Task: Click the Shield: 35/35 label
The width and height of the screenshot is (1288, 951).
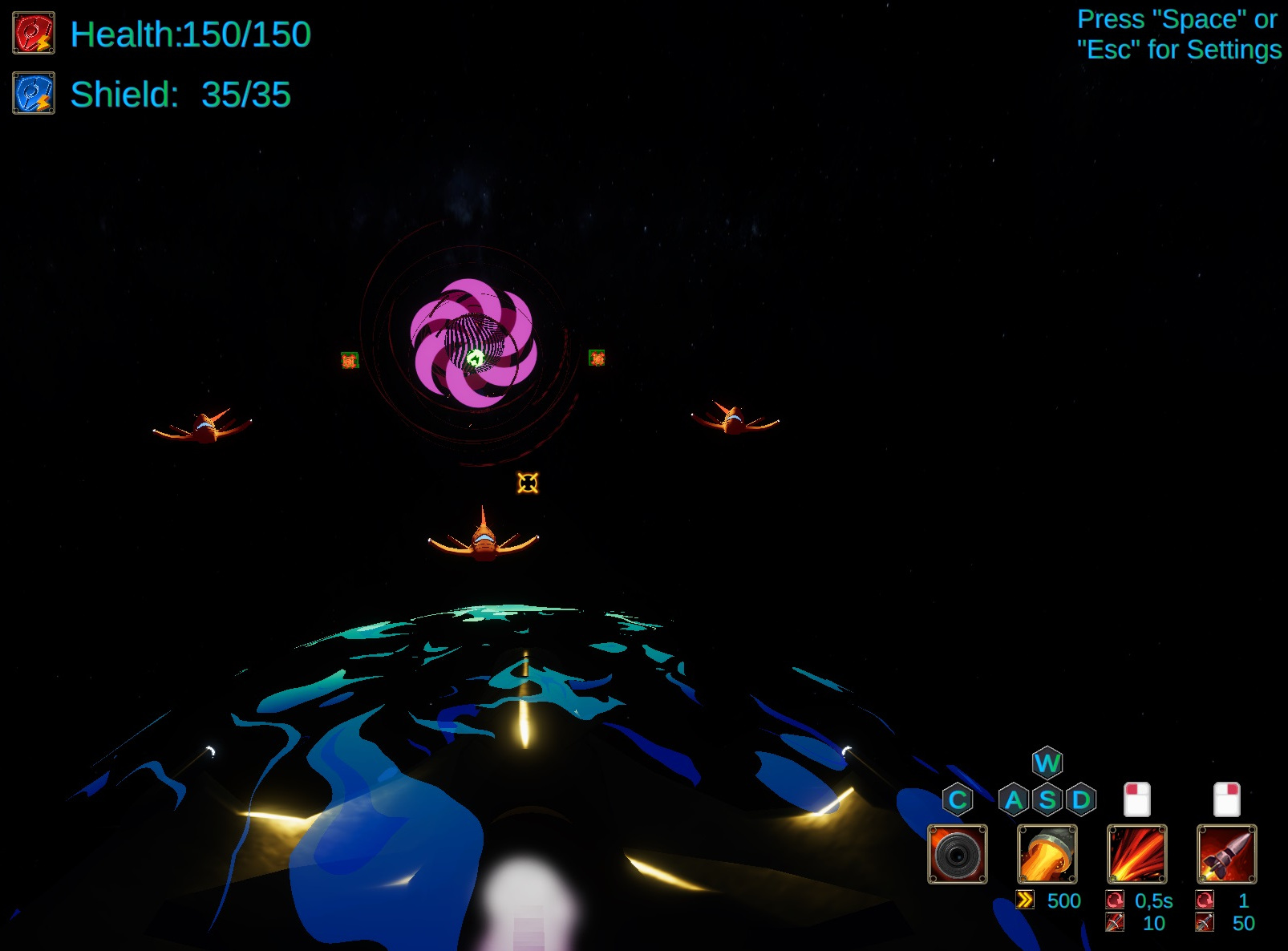Action: [180, 95]
